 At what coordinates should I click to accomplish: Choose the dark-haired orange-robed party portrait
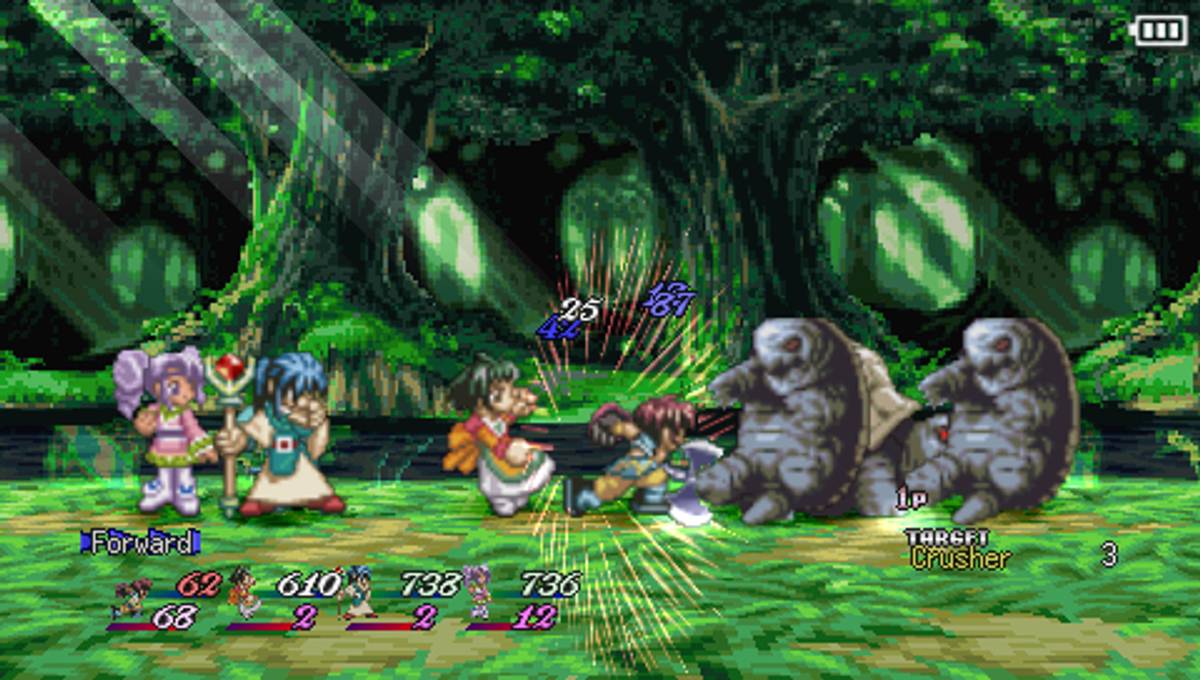point(243,592)
